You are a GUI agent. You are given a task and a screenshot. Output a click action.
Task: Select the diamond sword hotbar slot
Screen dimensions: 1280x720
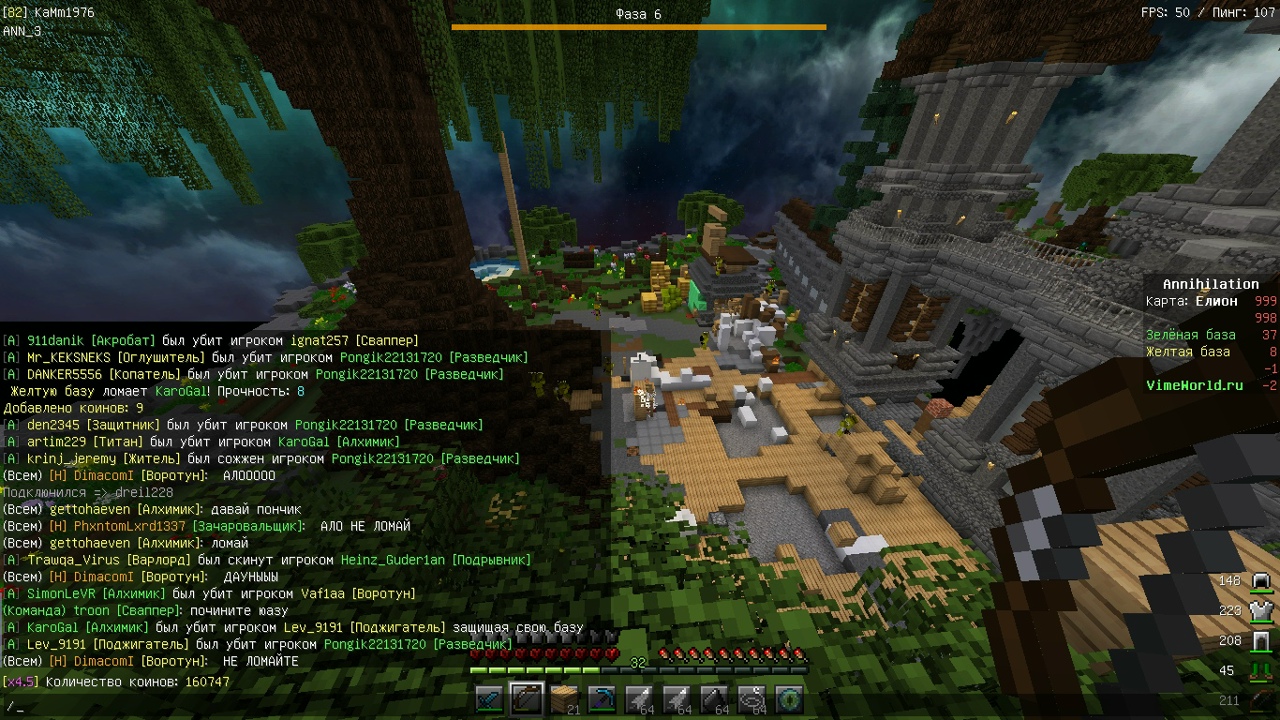(489, 699)
